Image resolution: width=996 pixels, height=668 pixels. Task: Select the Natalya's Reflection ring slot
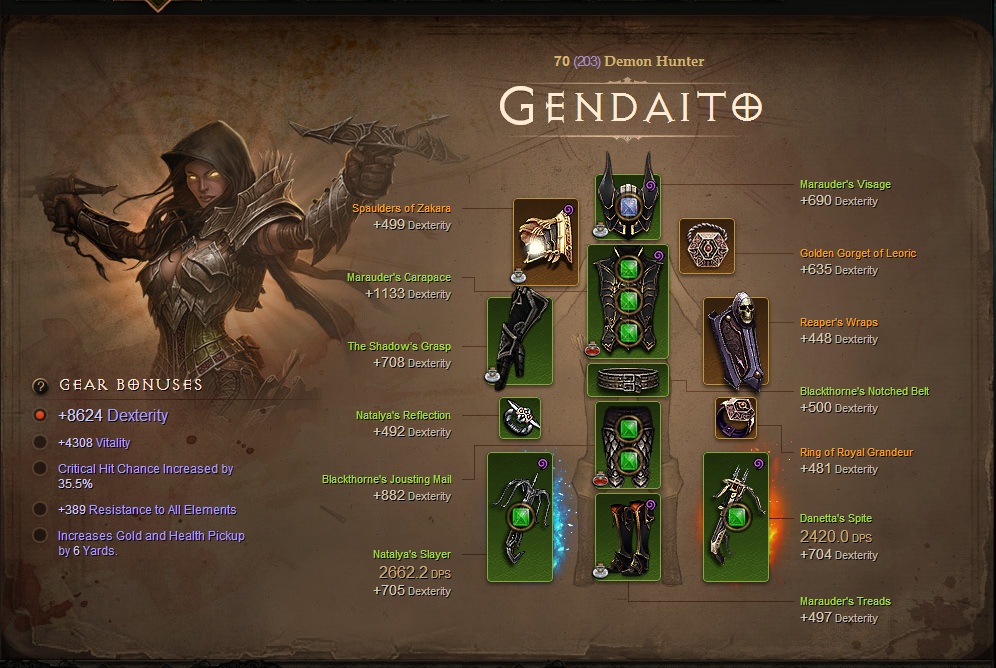(x=520, y=418)
